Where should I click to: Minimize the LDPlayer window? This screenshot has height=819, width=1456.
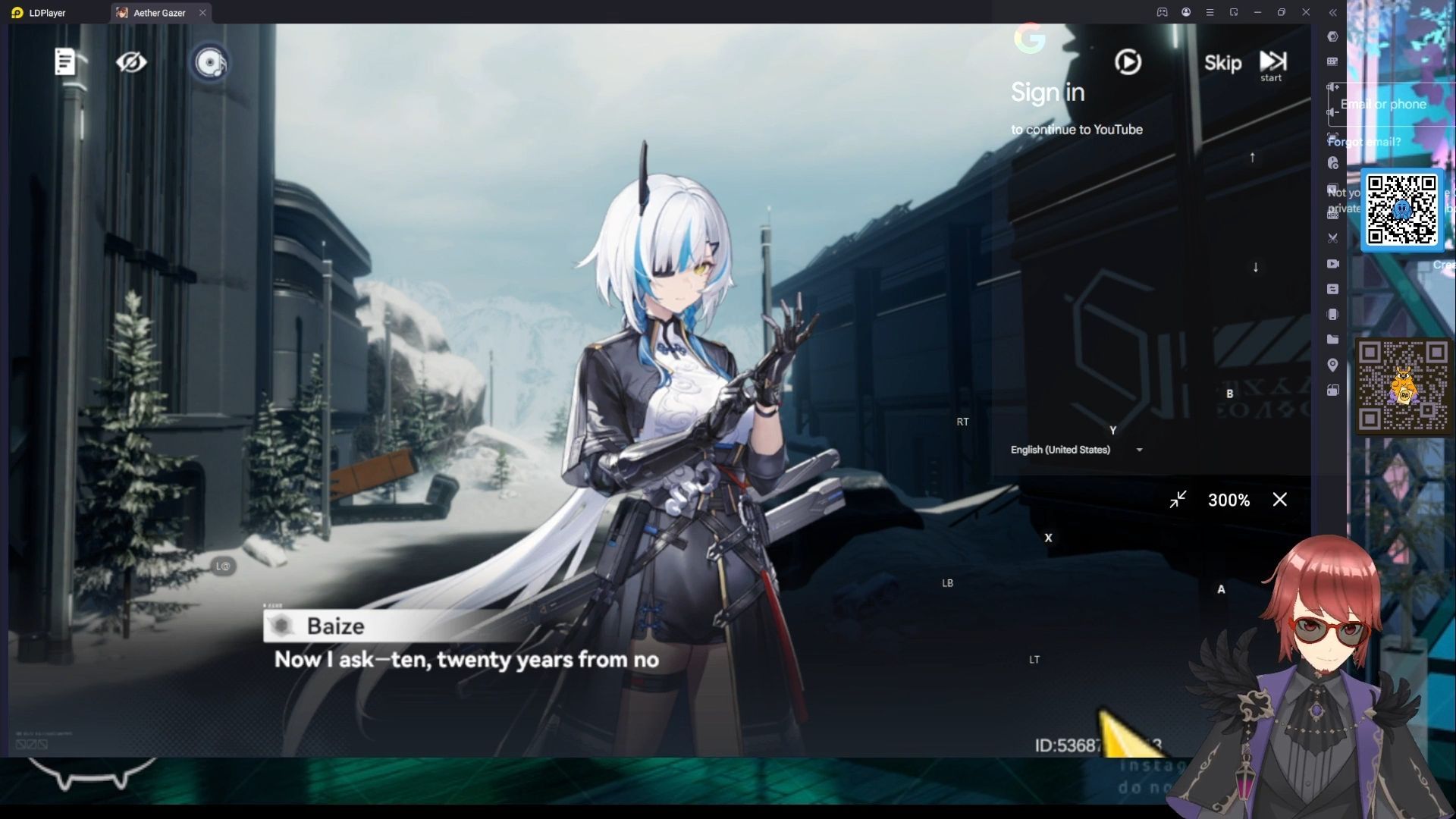(x=1257, y=12)
